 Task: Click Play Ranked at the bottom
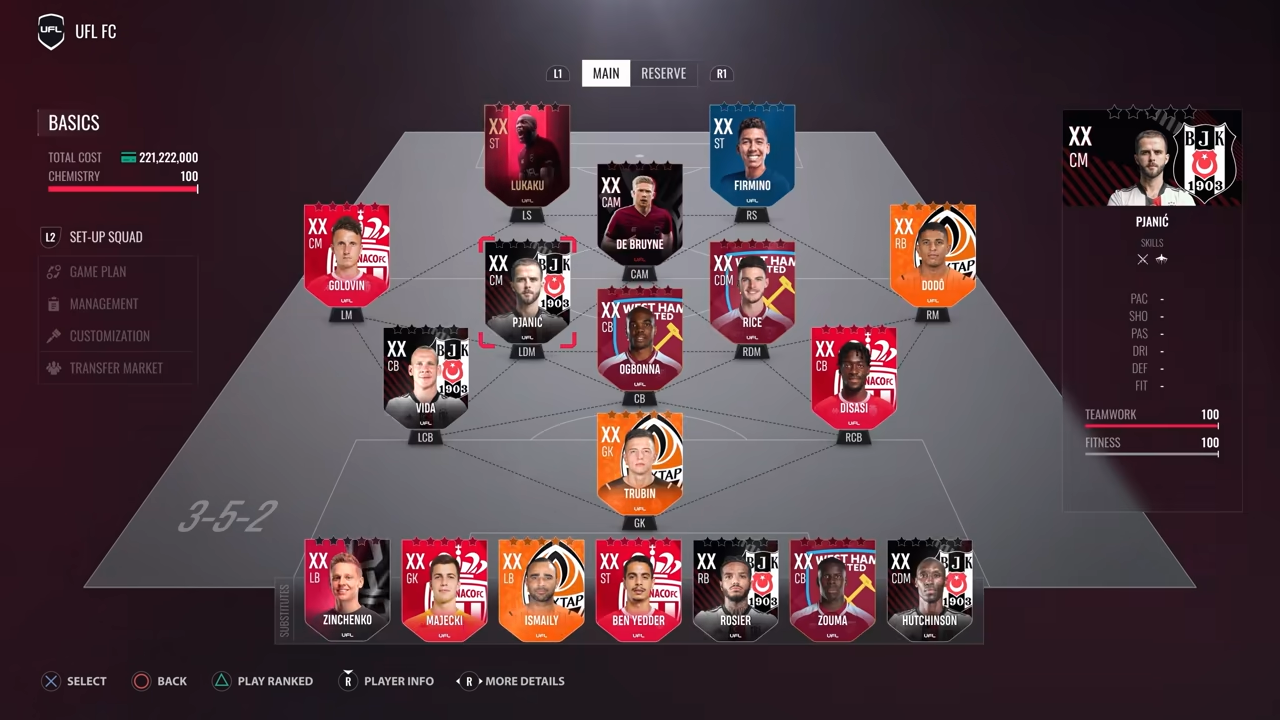263,681
